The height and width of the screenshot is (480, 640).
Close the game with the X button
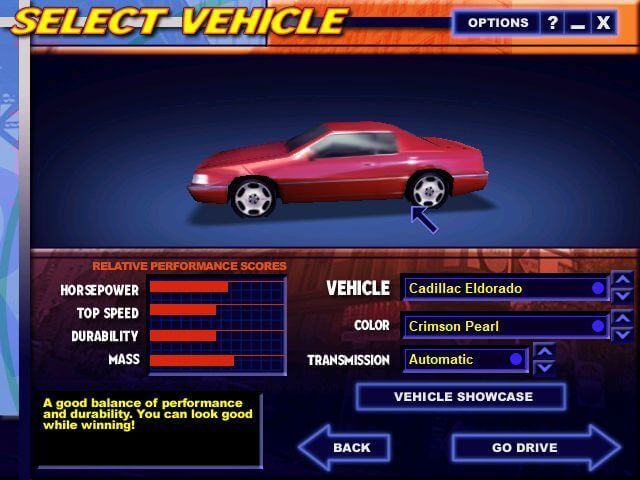[x=603, y=23]
